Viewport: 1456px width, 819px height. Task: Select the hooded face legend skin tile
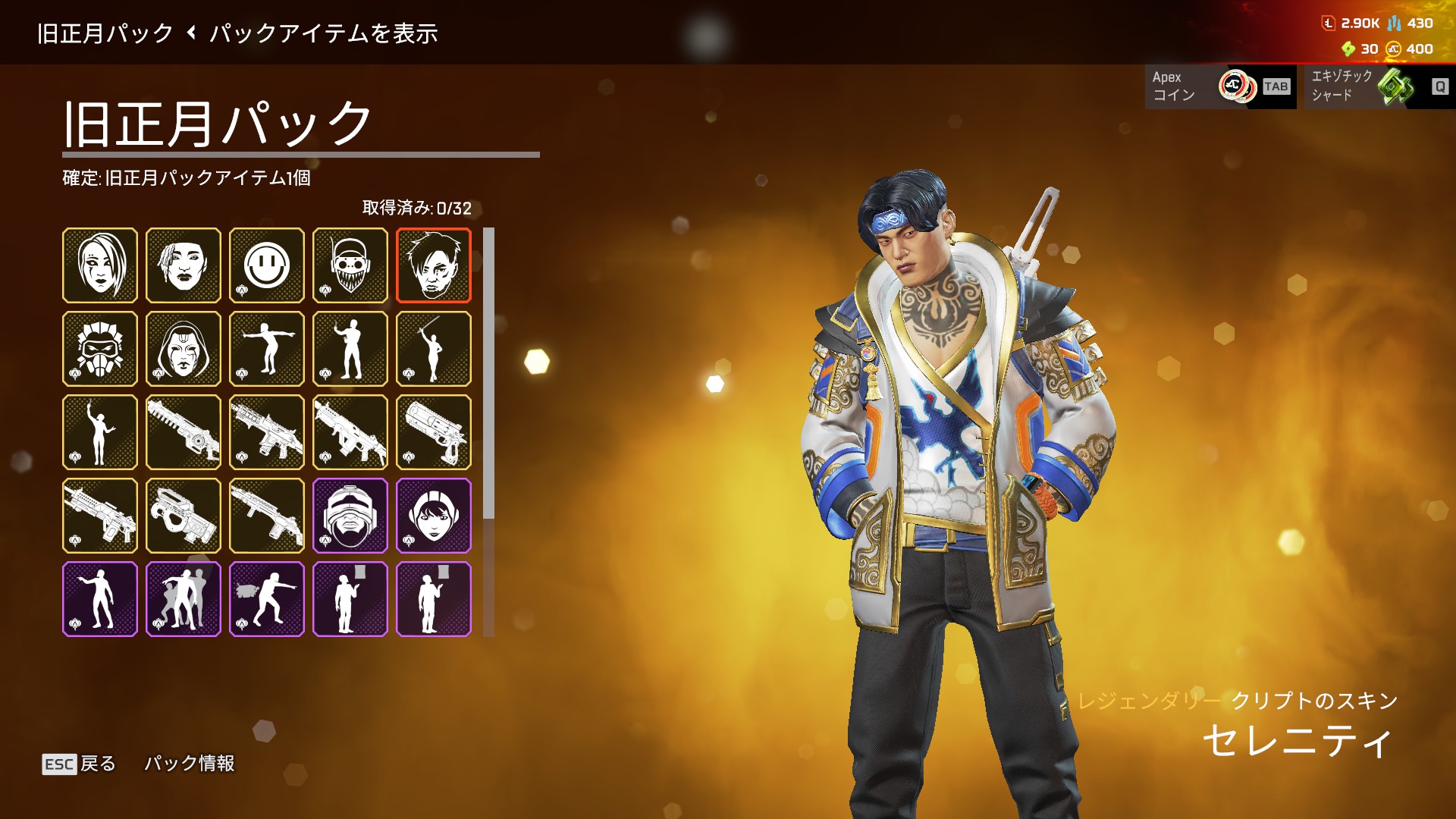(x=184, y=349)
